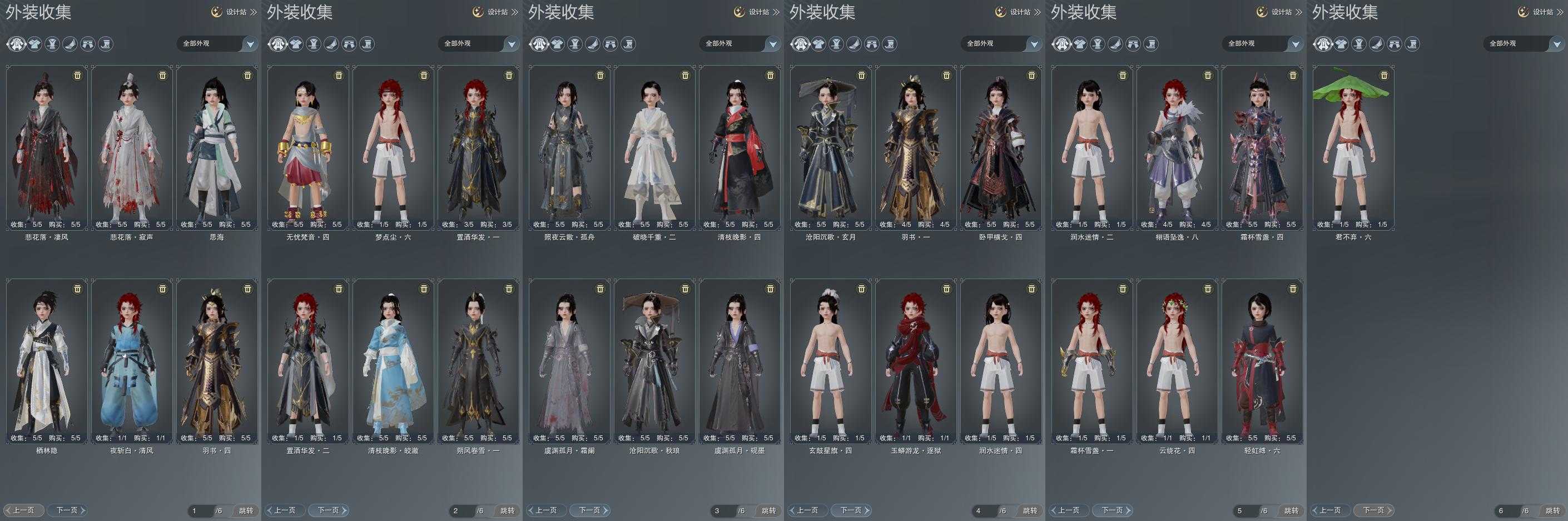Select the 无忧梵音·四 outfit card
Viewport: 1568px width, 521px height.
click(x=308, y=146)
